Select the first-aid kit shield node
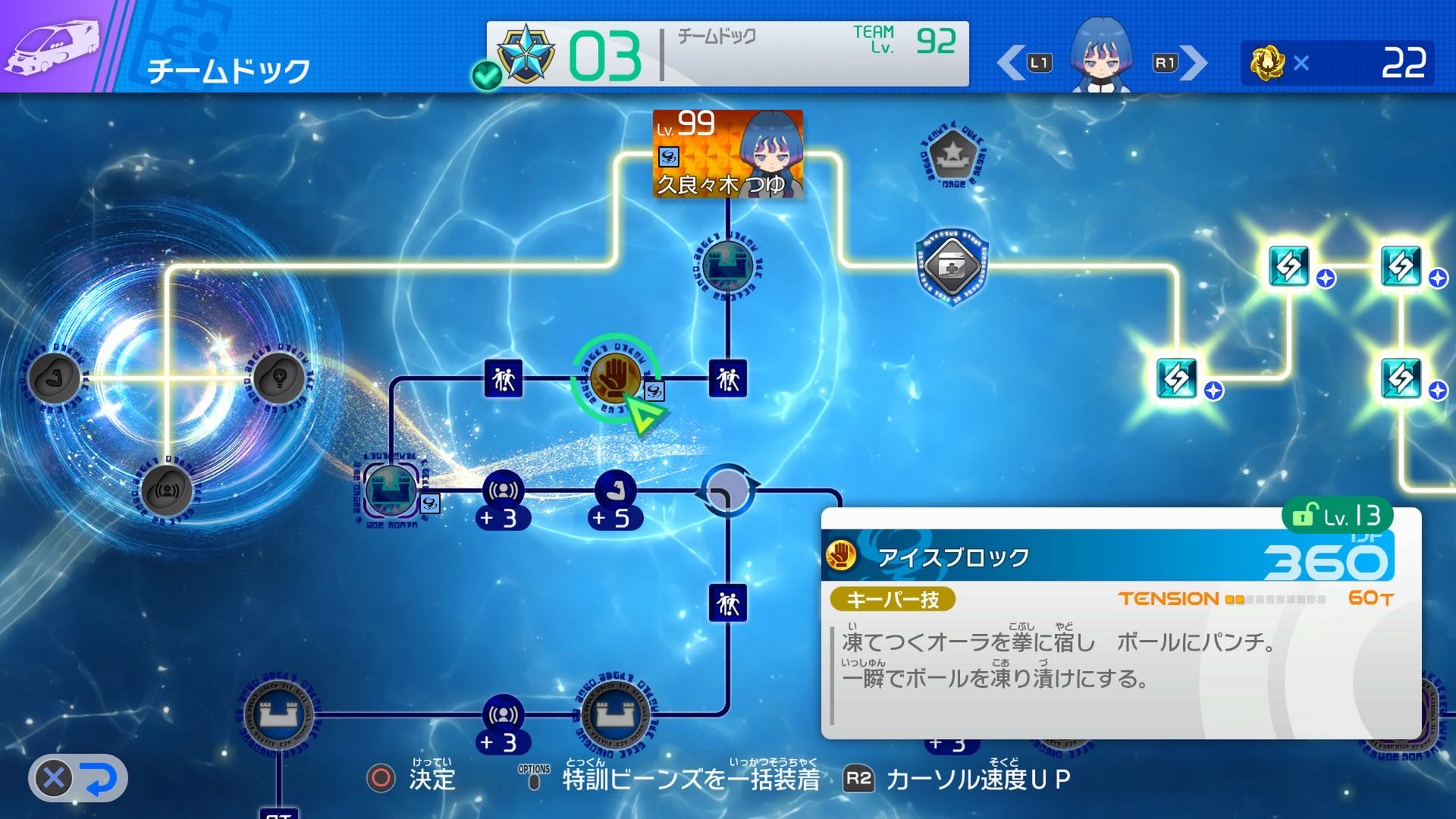 tap(951, 267)
